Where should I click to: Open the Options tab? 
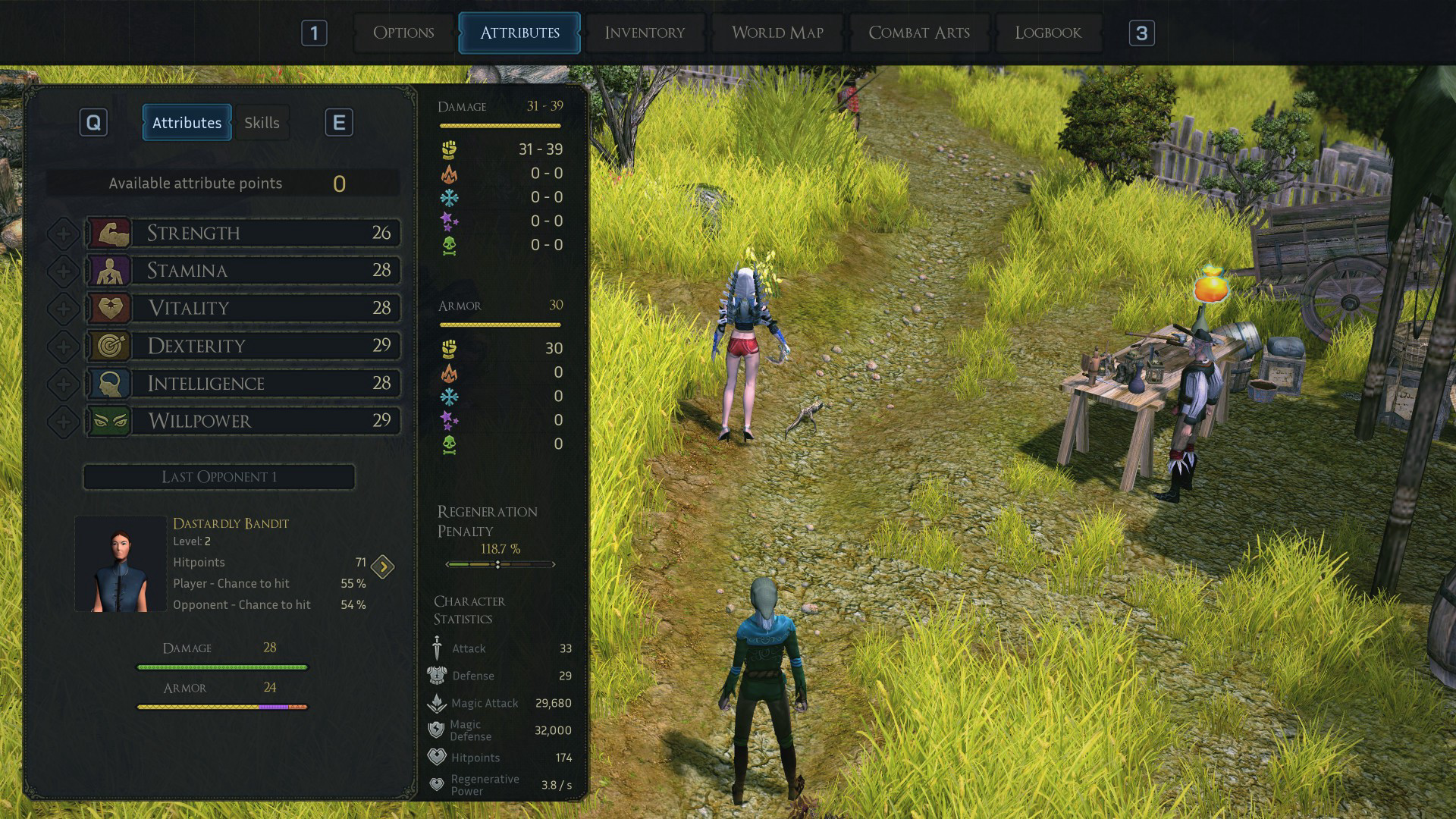(403, 33)
